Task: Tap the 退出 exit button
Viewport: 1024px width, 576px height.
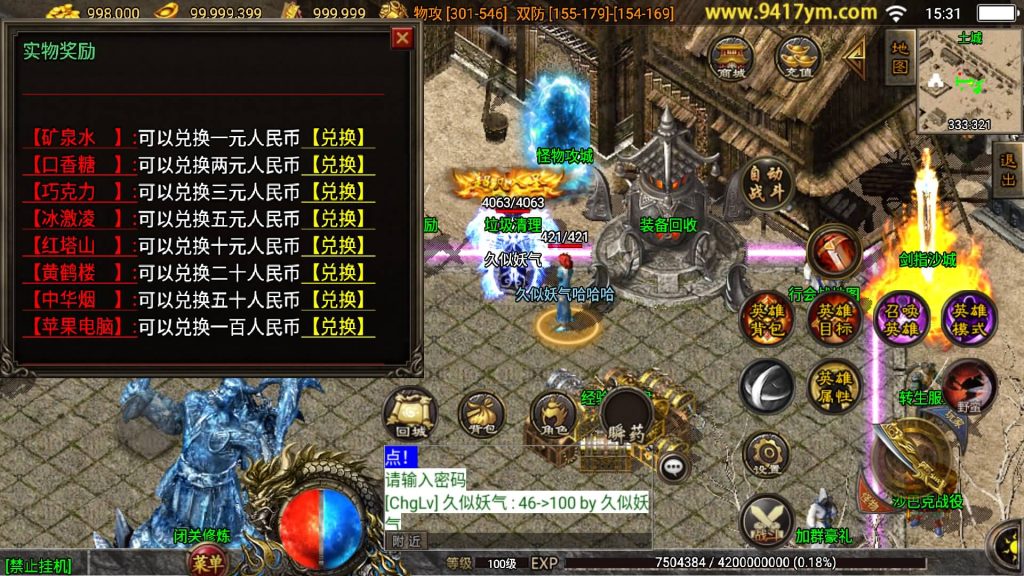Action: (x=1008, y=170)
